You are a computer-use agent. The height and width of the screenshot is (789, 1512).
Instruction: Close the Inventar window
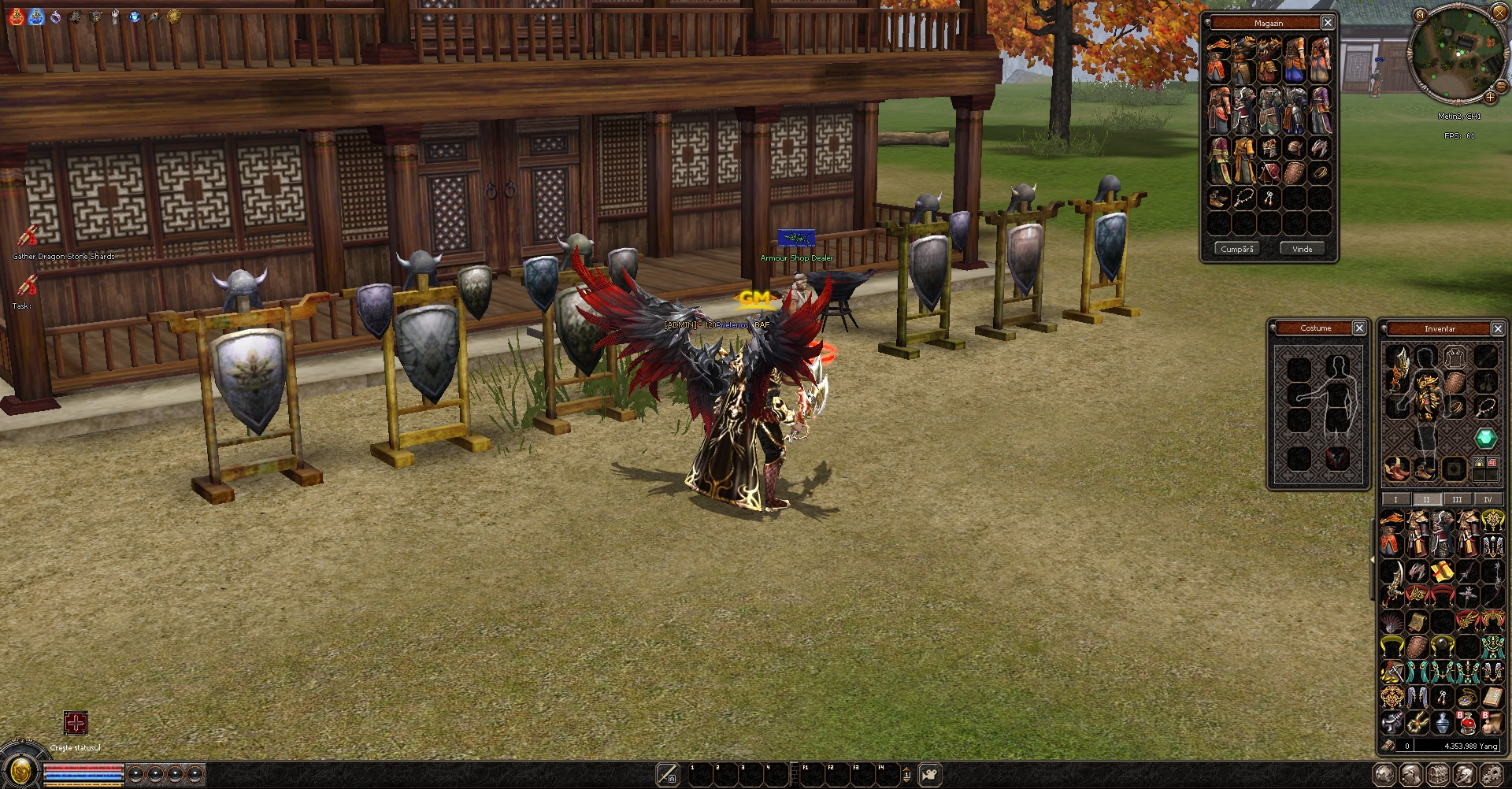click(x=1498, y=328)
